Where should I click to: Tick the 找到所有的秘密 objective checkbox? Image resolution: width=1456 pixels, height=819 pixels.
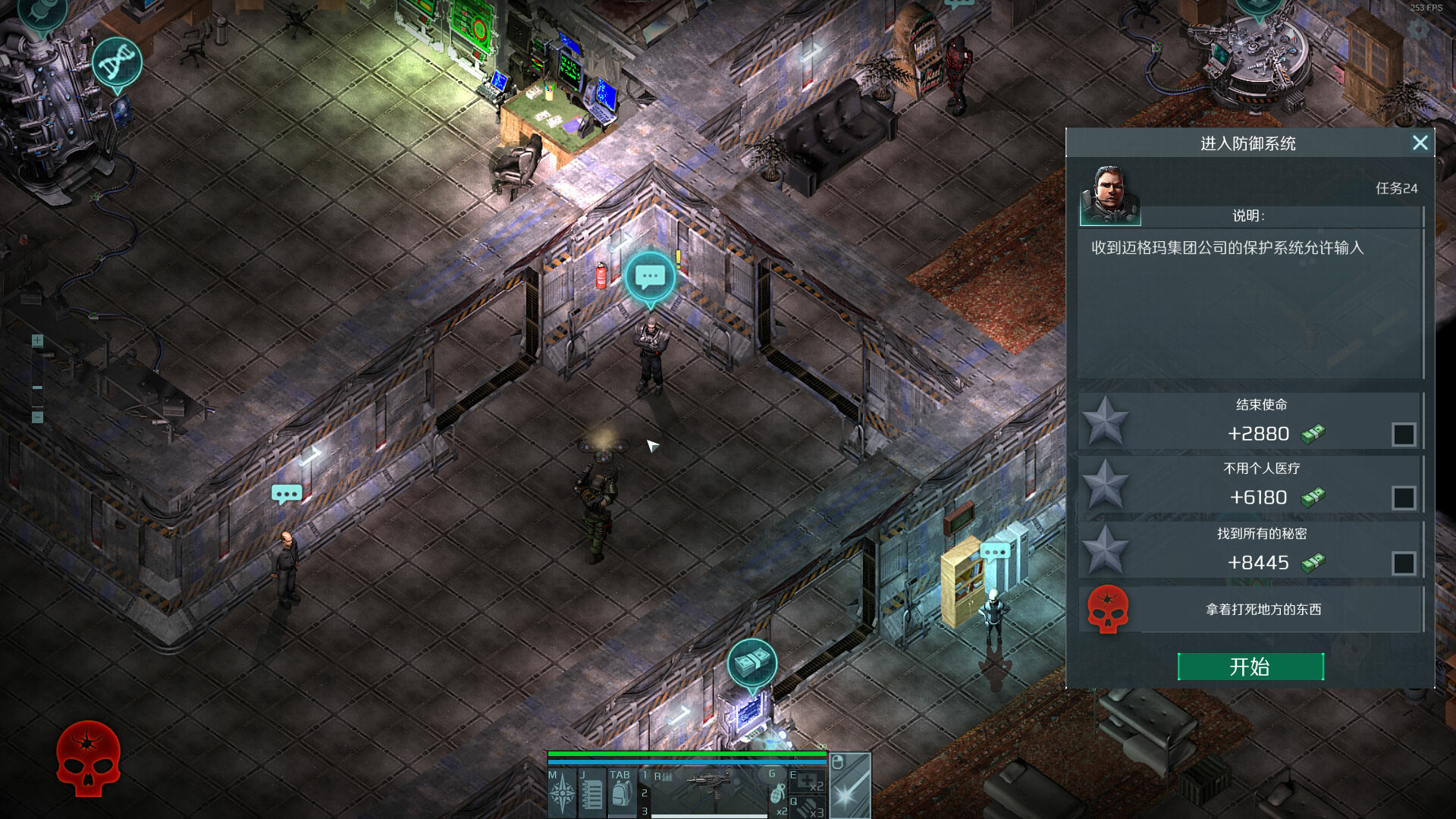[1403, 563]
